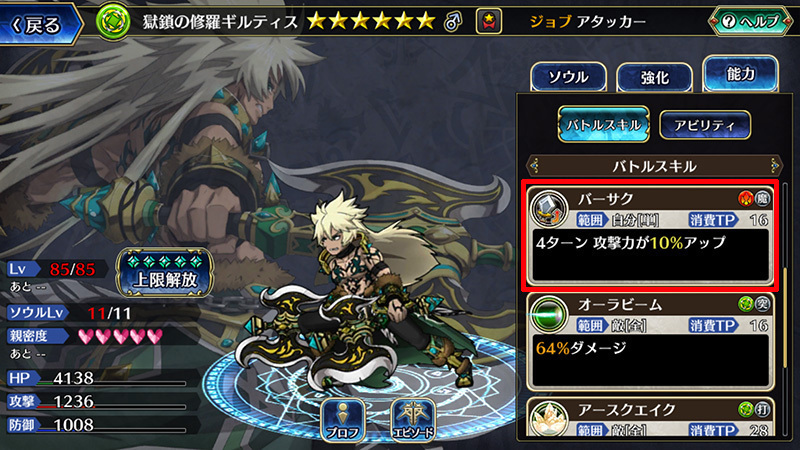Open 上限解放 limit break

coord(167,269)
